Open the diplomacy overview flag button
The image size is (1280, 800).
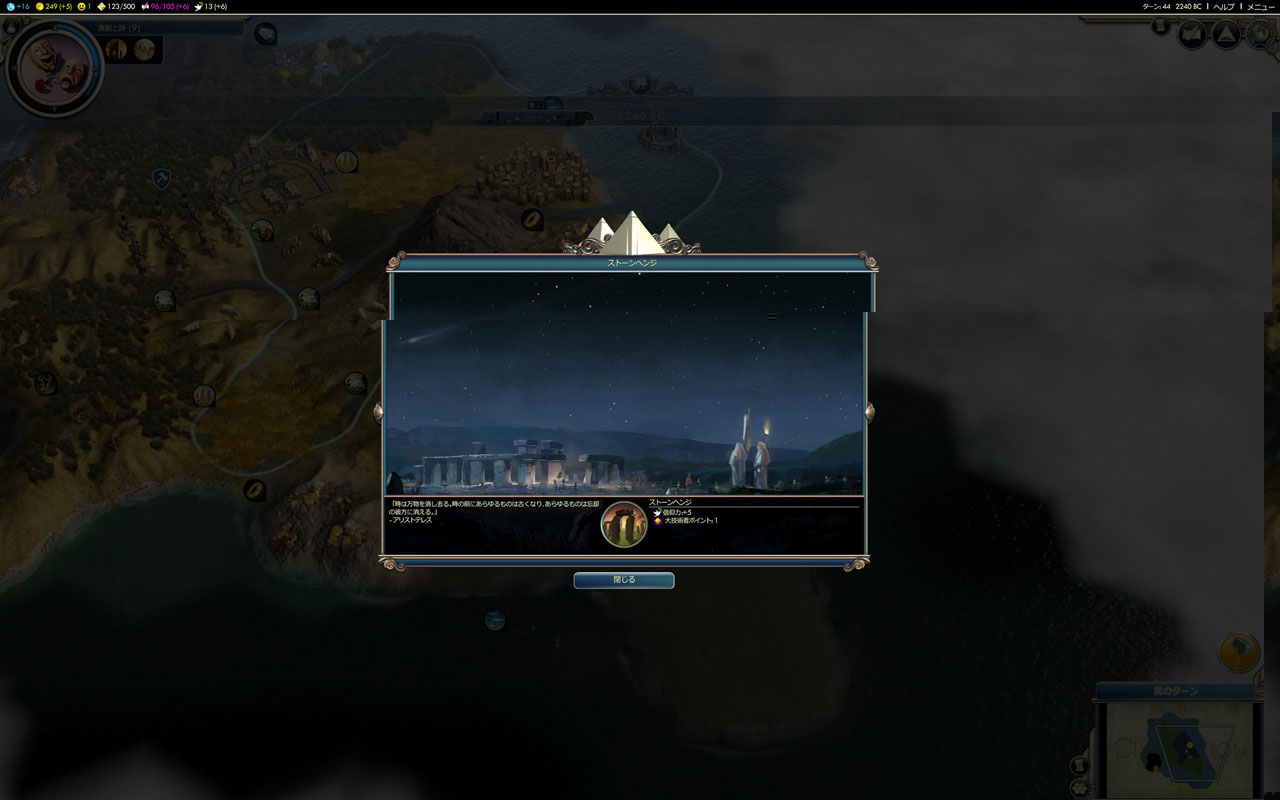coord(1192,35)
